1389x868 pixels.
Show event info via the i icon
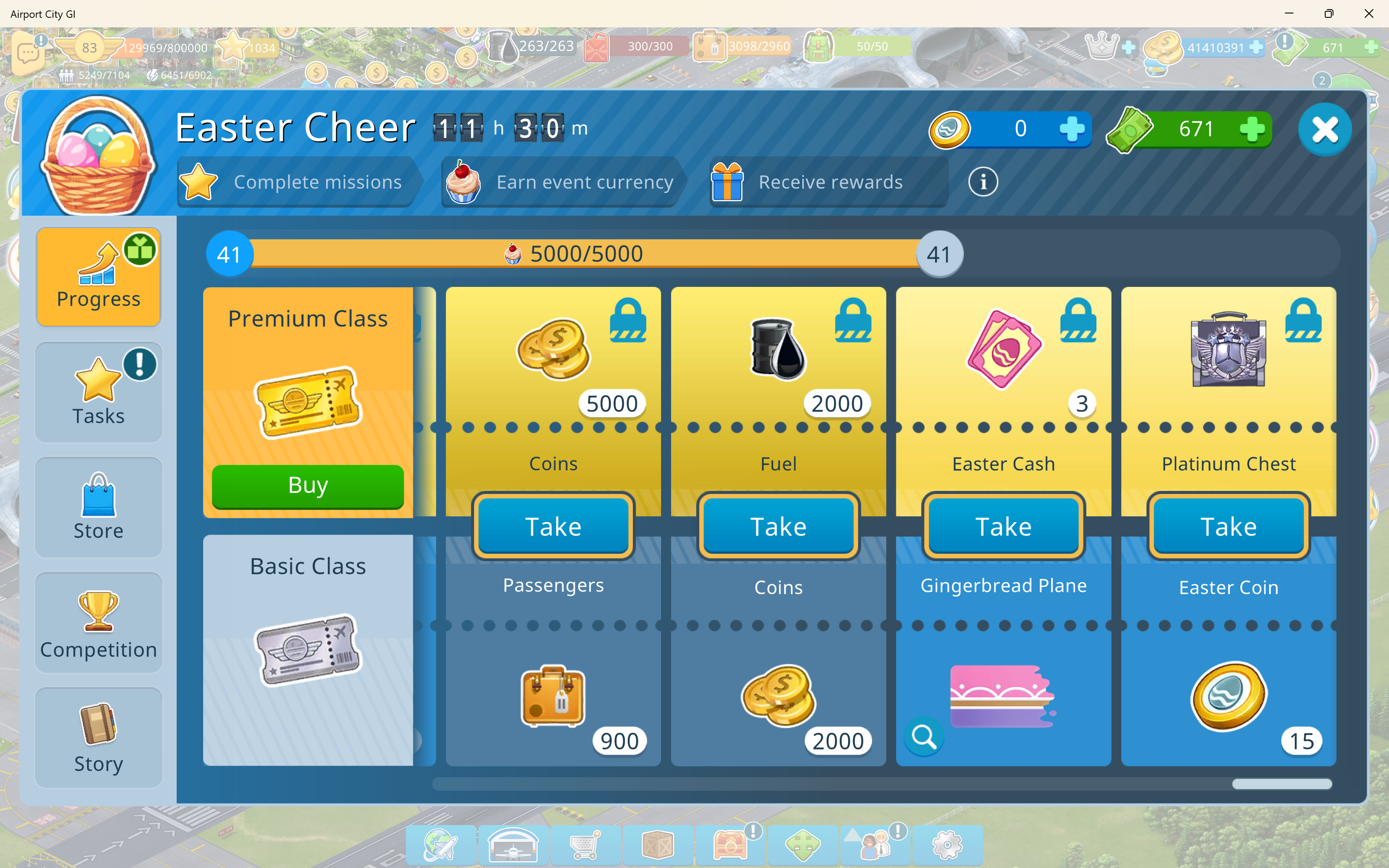coord(983,183)
